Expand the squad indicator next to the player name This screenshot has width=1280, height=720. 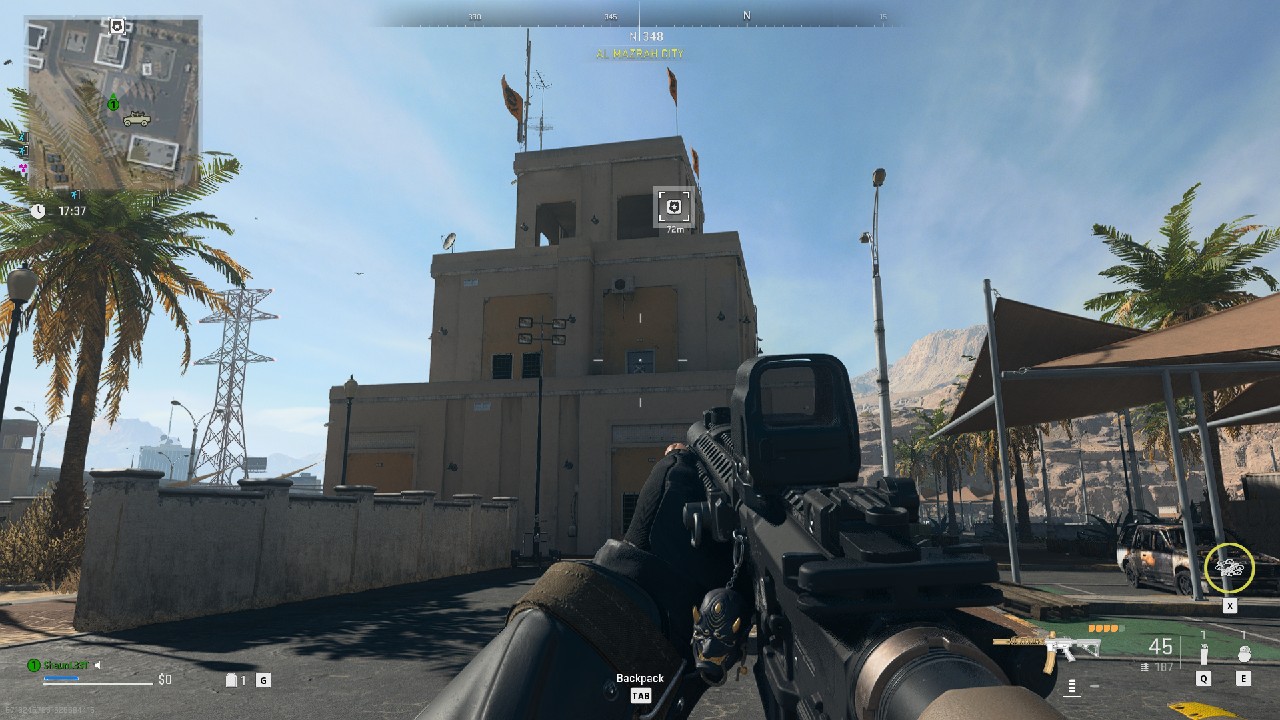point(34,664)
